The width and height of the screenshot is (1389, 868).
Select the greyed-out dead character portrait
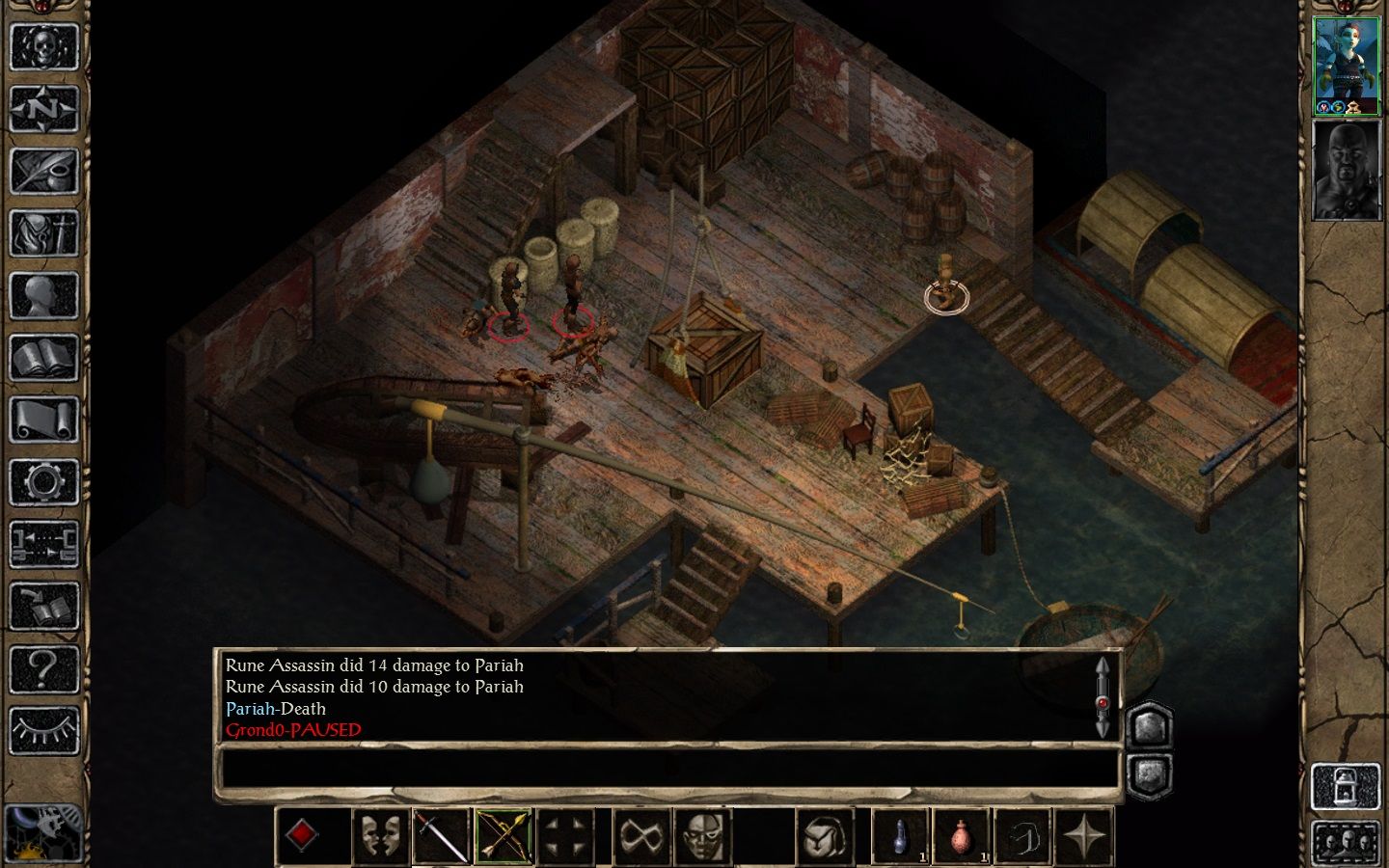click(x=1346, y=170)
